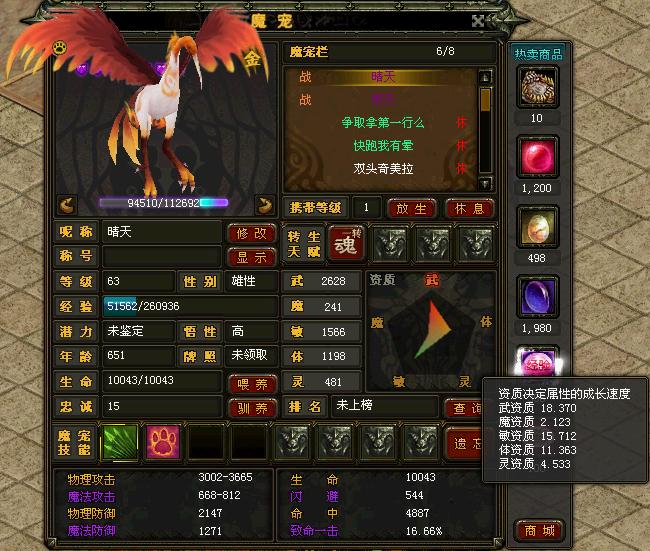Click the 休息 rest button
The width and height of the screenshot is (650, 551).
coord(469,209)
